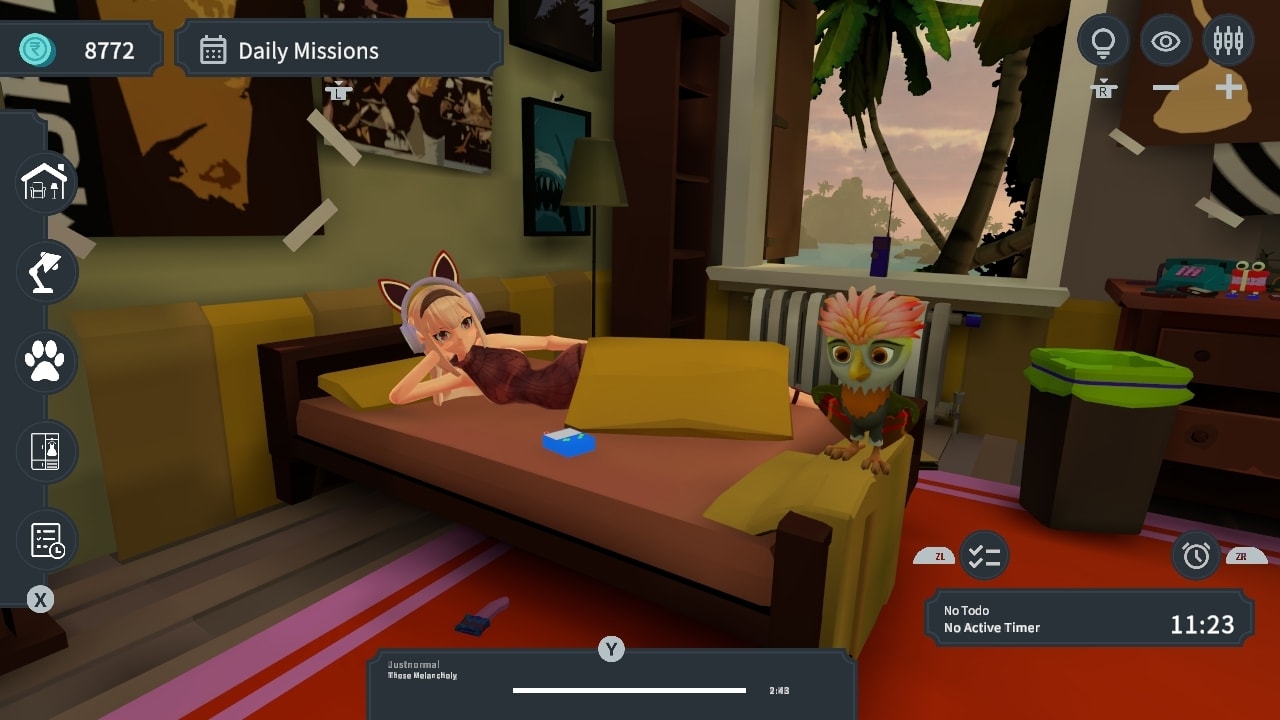Open the checklist icon next to ZL
The width and height of the screenshot is (1280, 720).
pyautogui.click(x=983, y=557)
